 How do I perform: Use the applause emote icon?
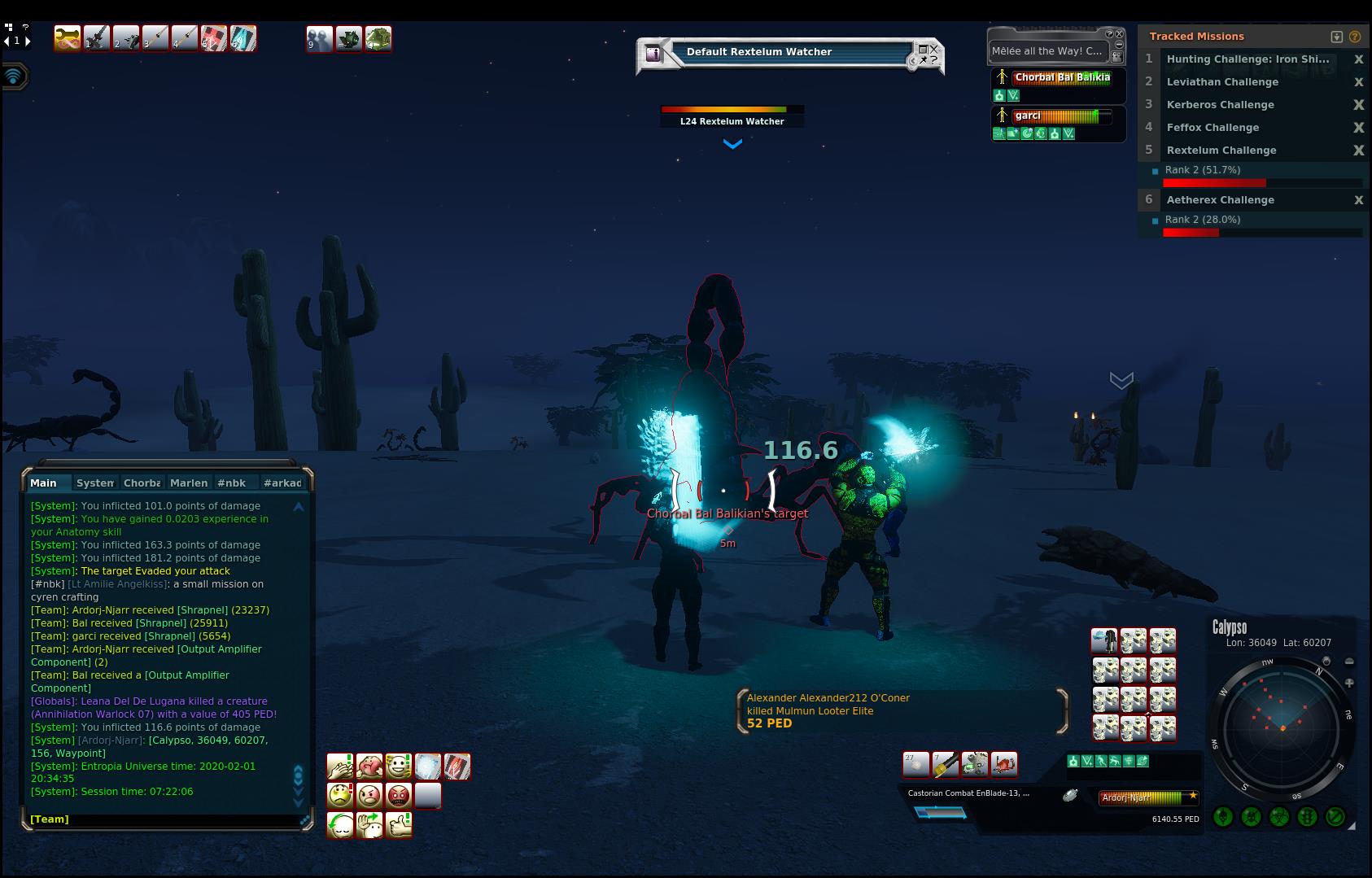pos(340,766)
